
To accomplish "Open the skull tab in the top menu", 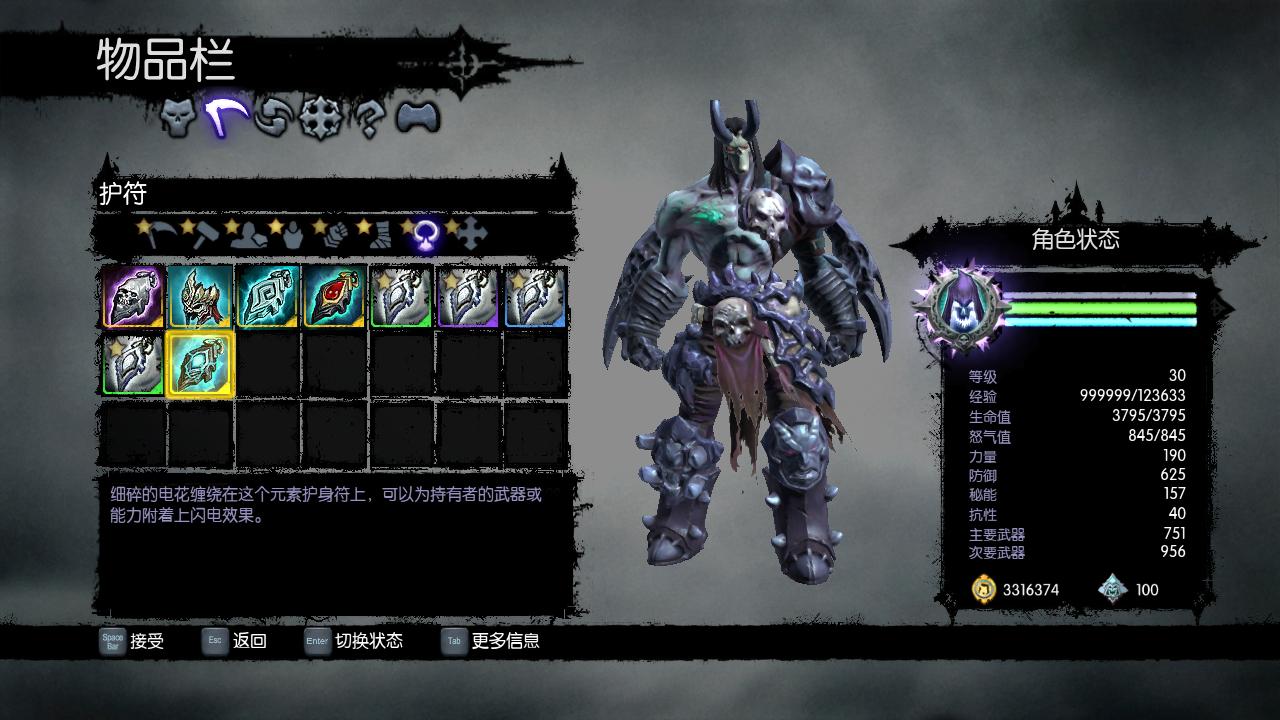I will (x=178, y=118).
